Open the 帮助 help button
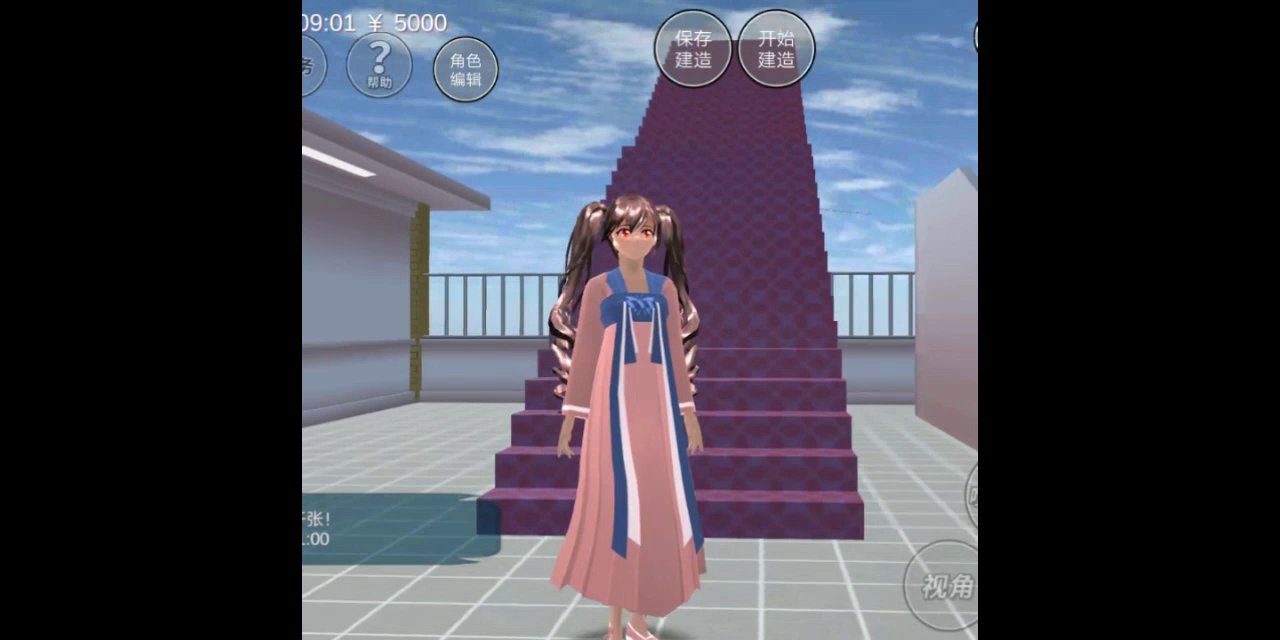The width and height of the screenshot is (1280, 640). pos(379,65)
